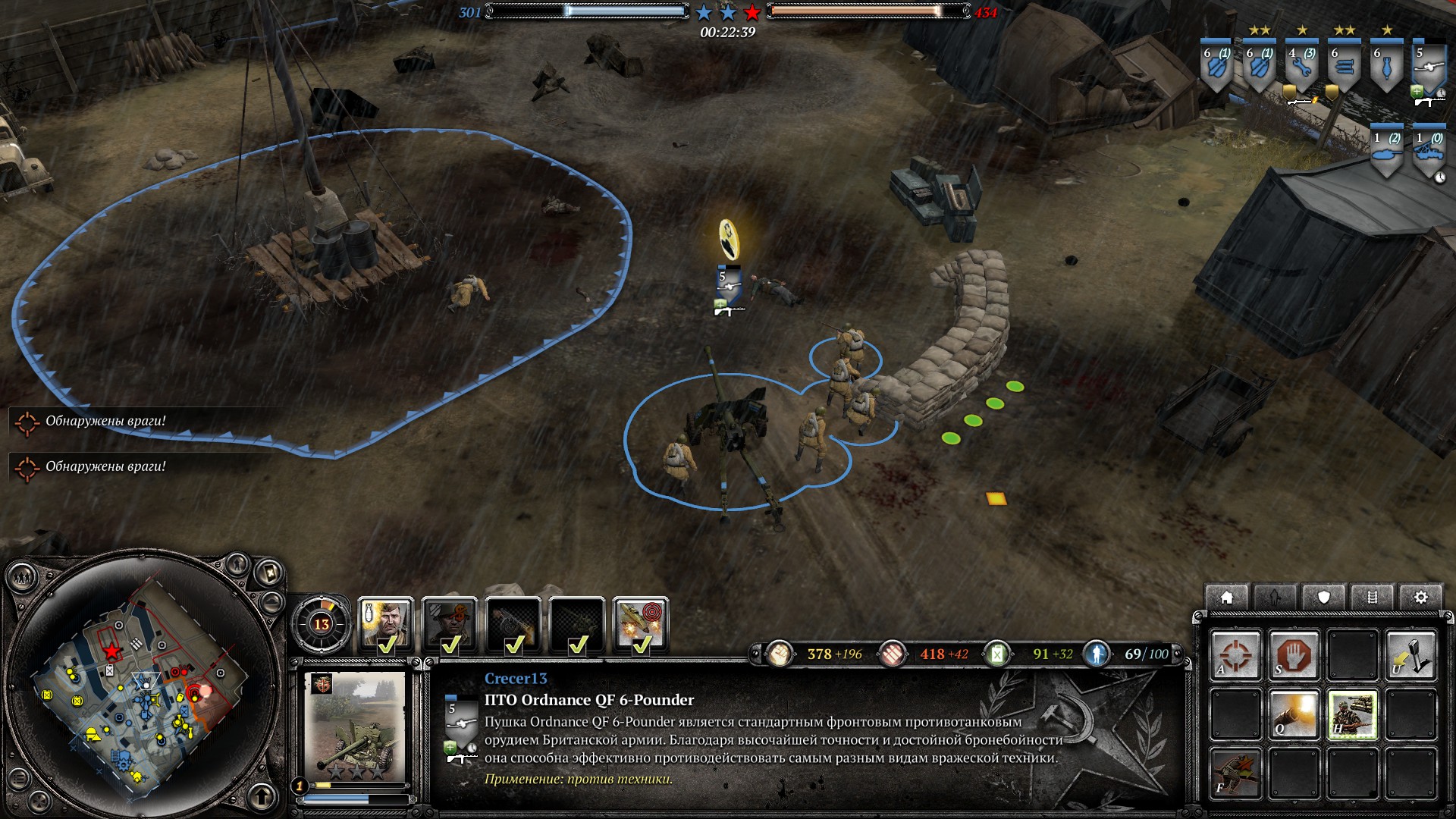Use the retreat lever command with yellow arrow
1456x819 pixels.
pyautogui.click(x=1410, y=654)
